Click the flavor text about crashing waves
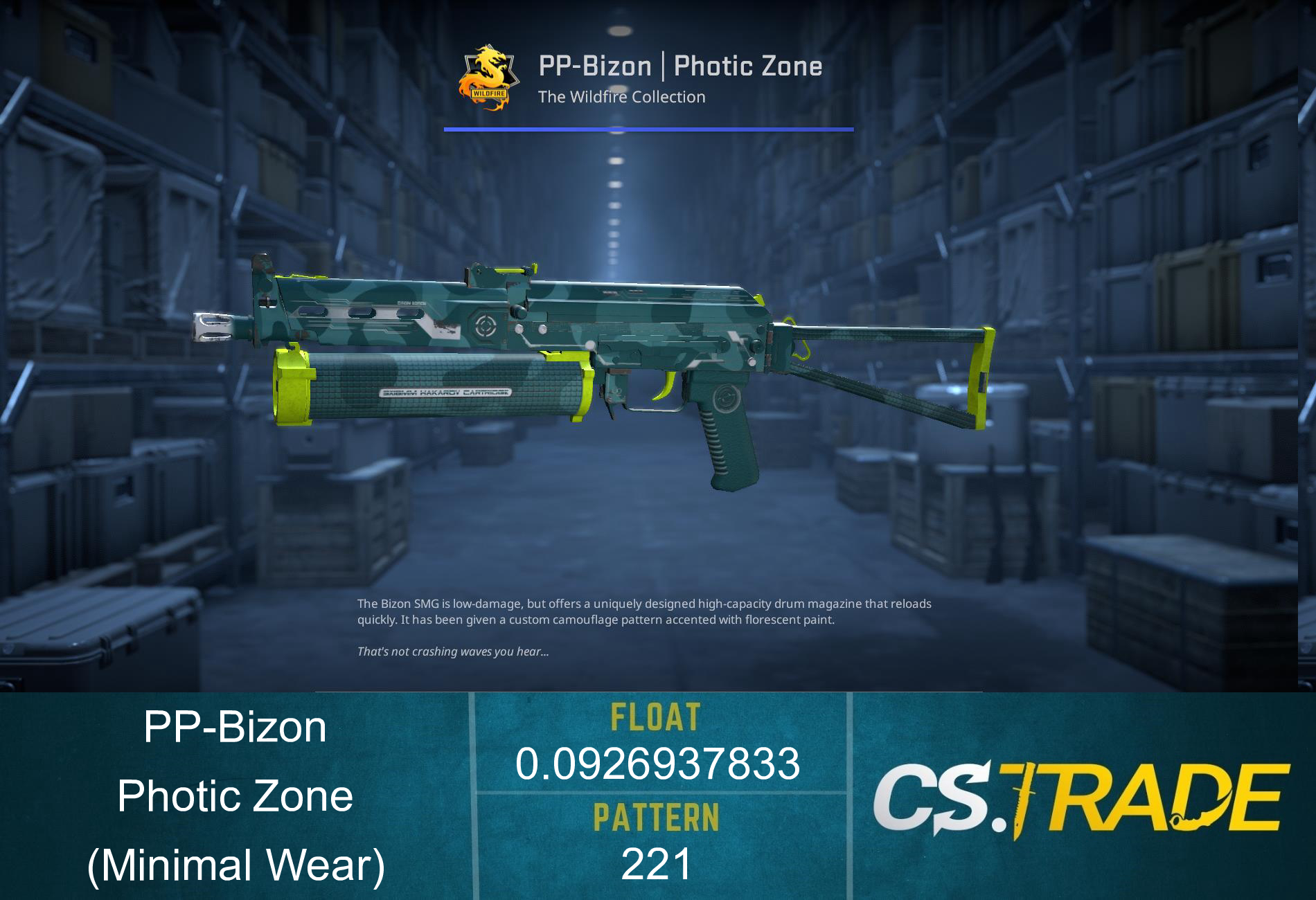The width and height of the screenshot is (1316, 900). click(450, 651)
